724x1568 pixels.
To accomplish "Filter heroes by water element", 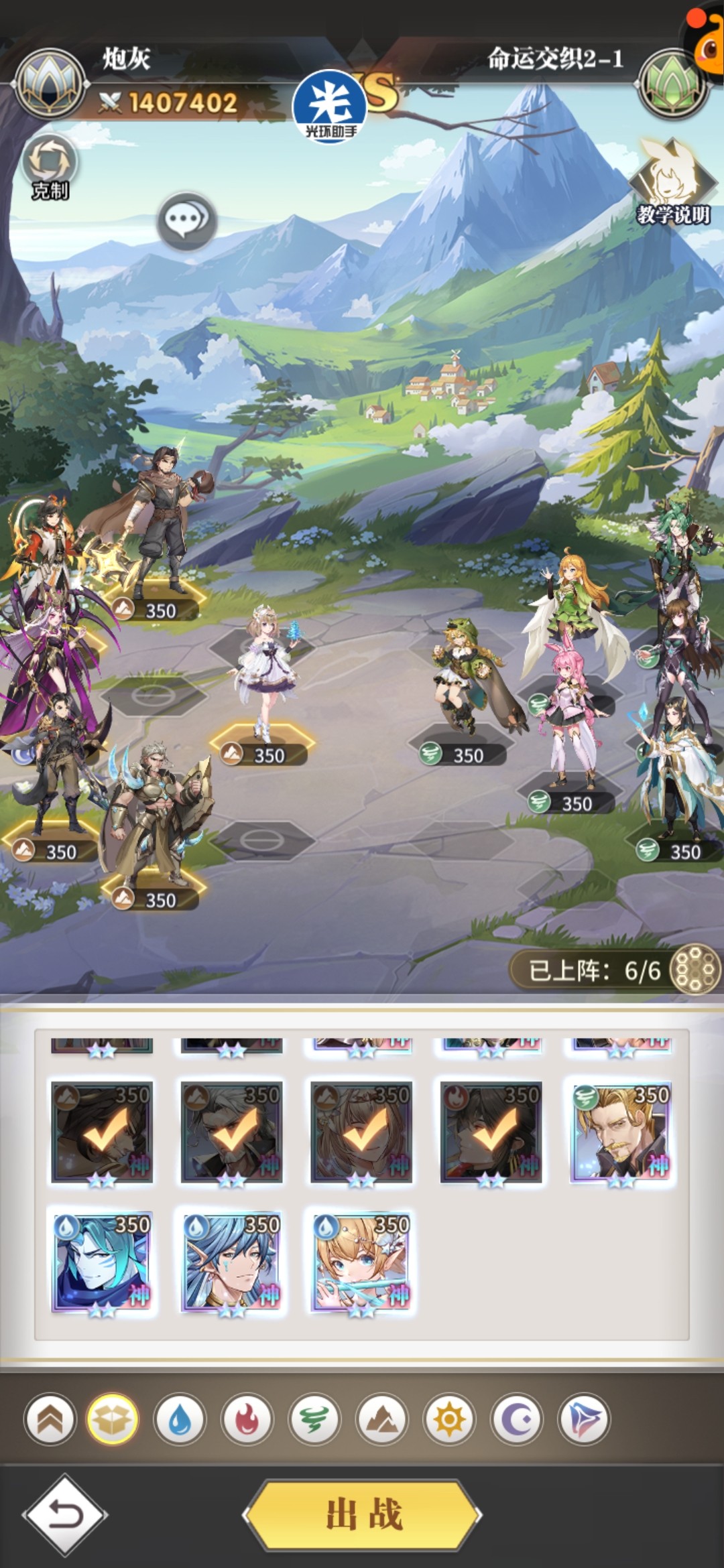I will coord(180,1419).
